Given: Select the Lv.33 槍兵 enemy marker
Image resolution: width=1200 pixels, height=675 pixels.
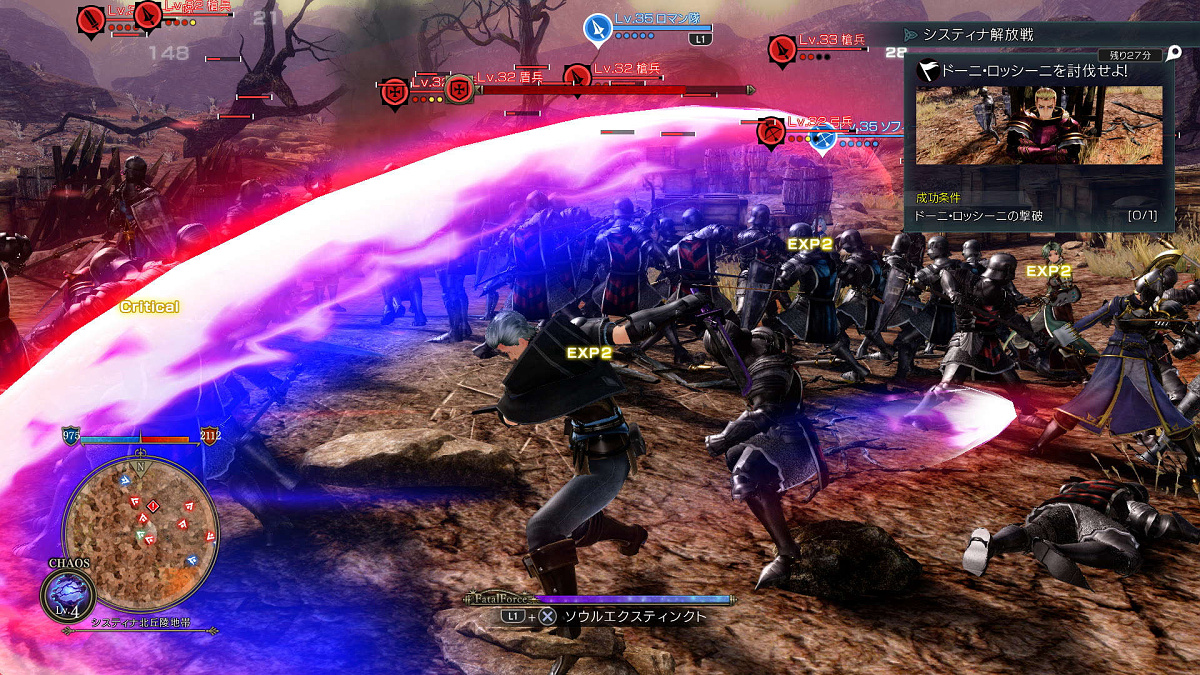Looking at the screenshot, I should 782,48.
